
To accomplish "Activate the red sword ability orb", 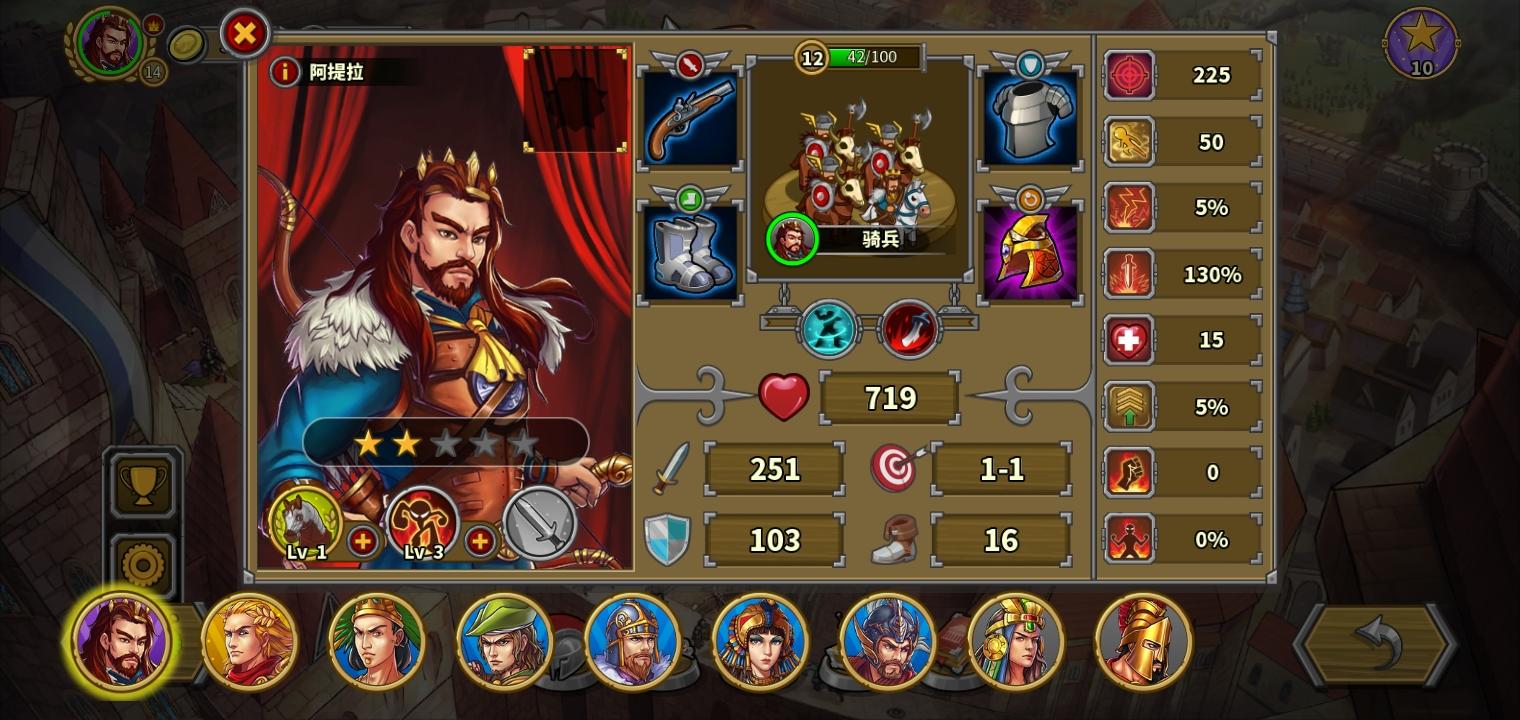I will [910, 330].
